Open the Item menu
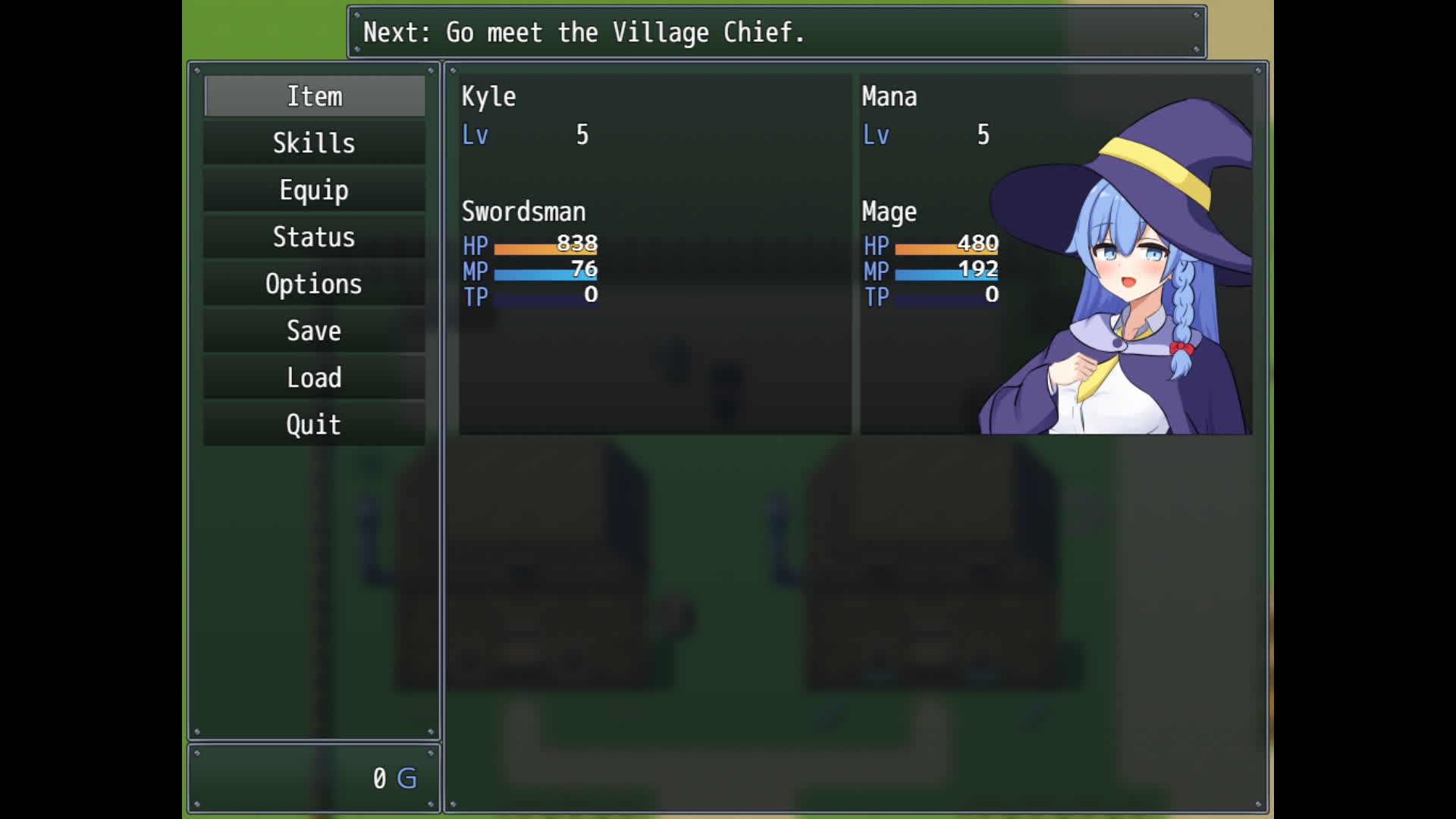Viewport: 1456px width, 819px height. tap(314, 96)
